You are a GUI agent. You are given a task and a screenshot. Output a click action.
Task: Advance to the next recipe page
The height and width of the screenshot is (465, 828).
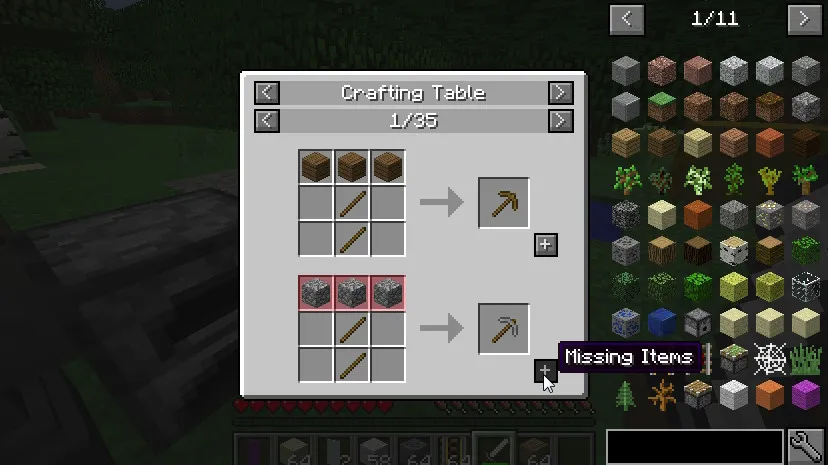560,121
